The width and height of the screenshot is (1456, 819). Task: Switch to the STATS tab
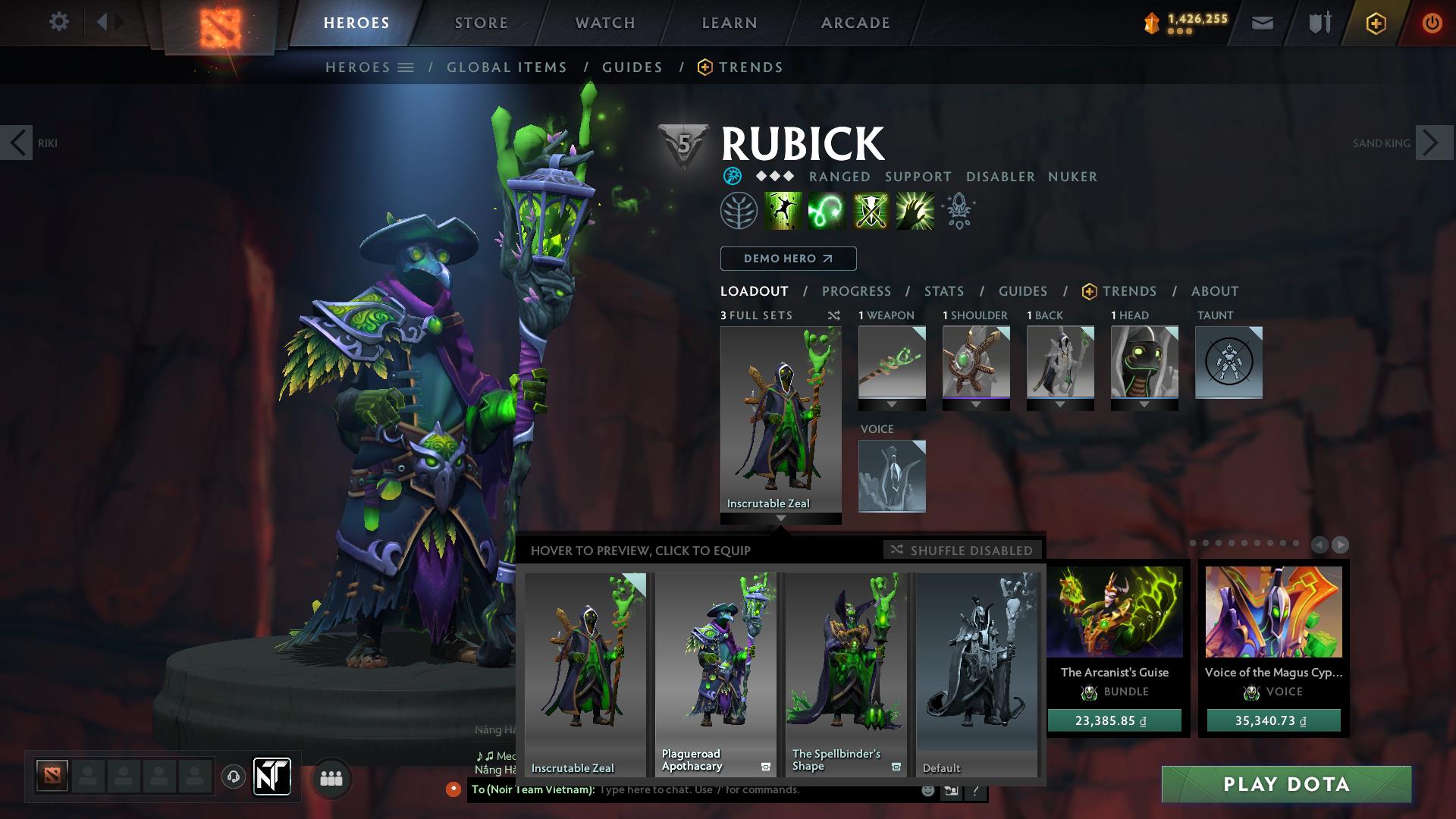click(943, 290)
